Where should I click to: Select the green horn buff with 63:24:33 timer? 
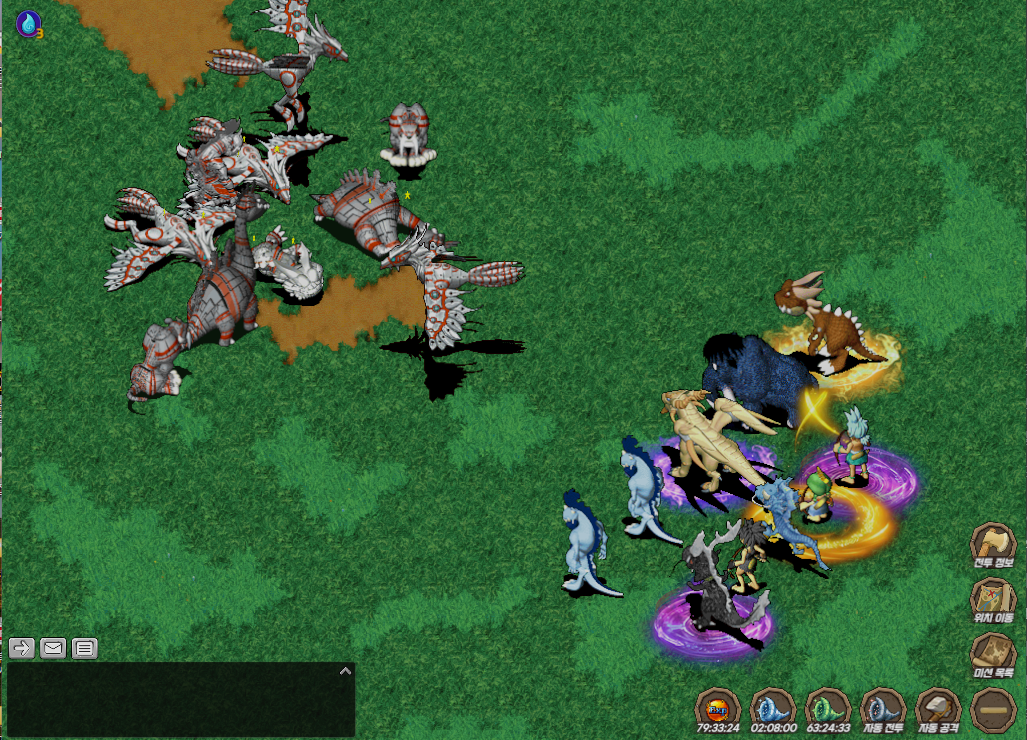(x=827, y=709)
